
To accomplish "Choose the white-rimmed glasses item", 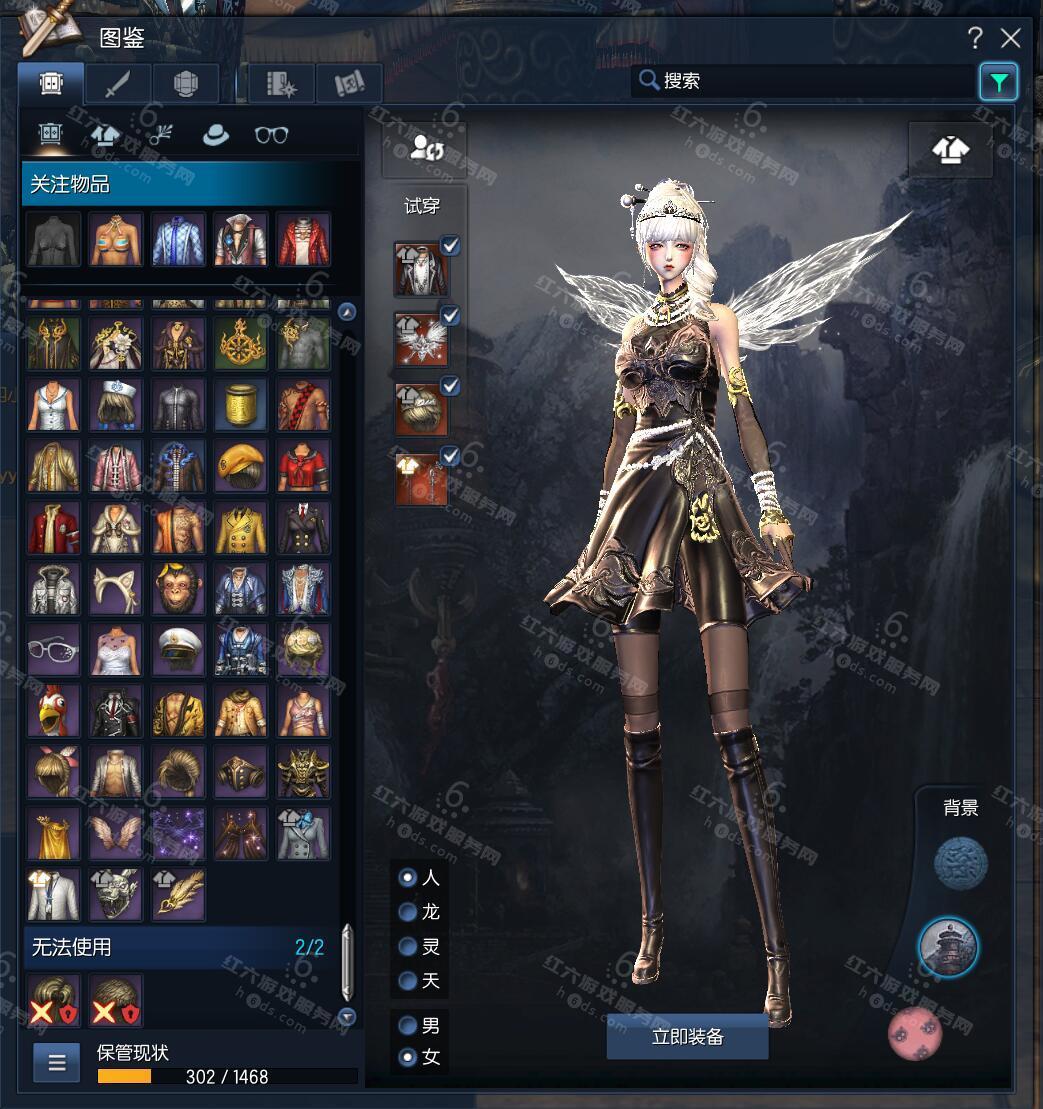I will (54, 649).
